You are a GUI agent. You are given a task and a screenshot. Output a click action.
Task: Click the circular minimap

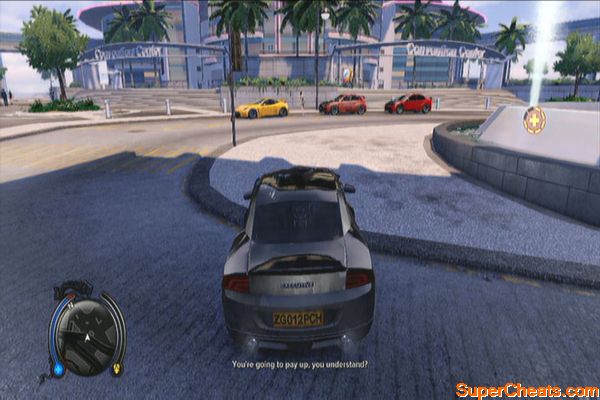point(87,336)
